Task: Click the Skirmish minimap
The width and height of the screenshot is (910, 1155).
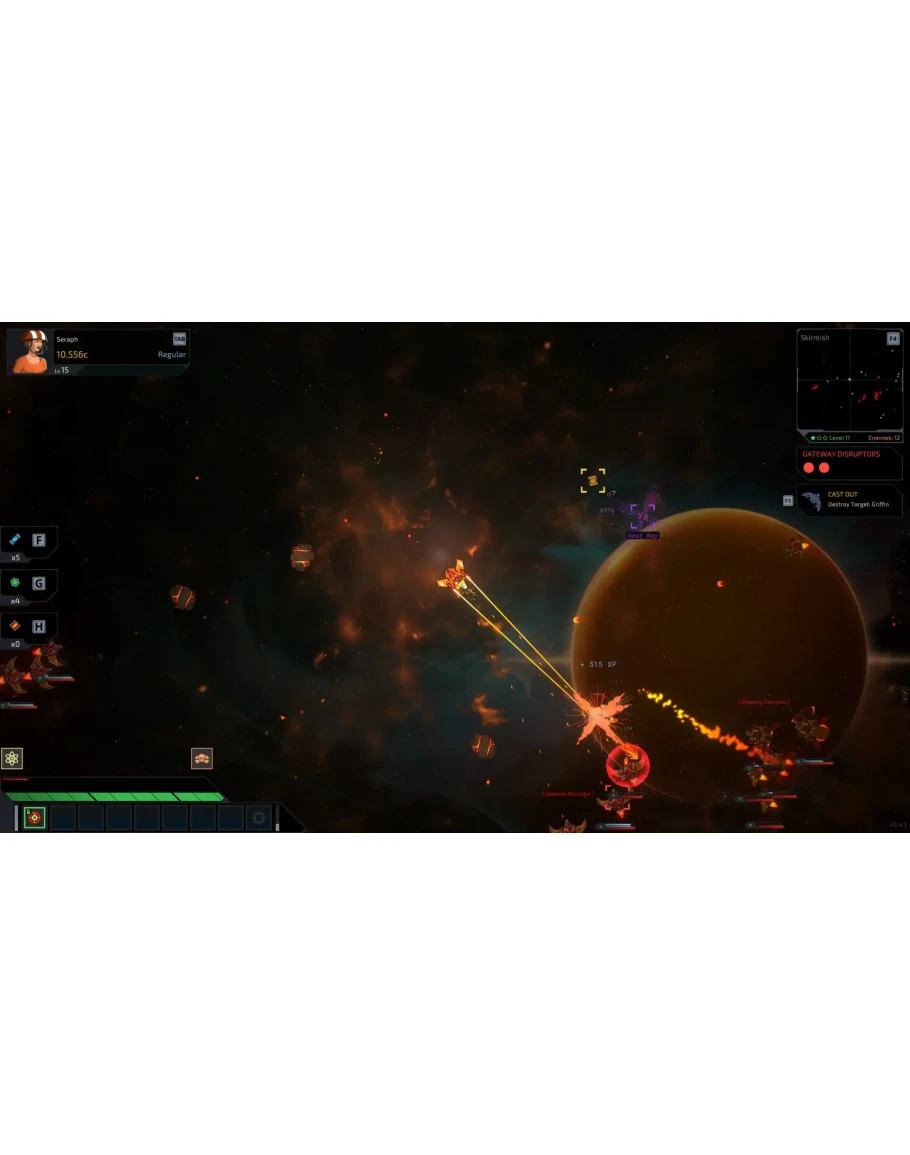Action: 849,385
